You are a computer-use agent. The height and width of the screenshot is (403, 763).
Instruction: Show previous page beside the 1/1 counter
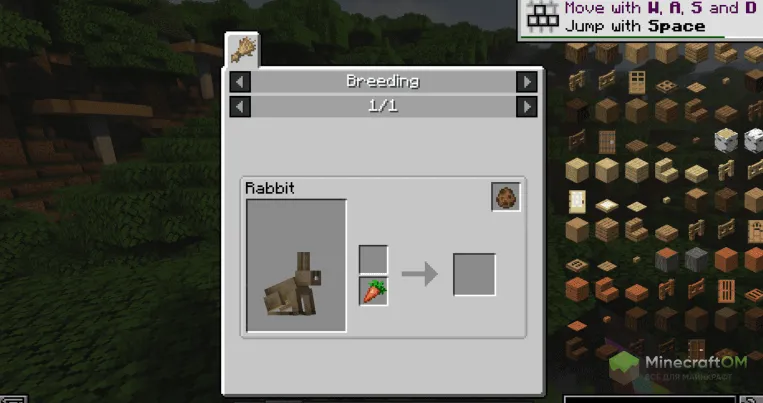point(240,105)
